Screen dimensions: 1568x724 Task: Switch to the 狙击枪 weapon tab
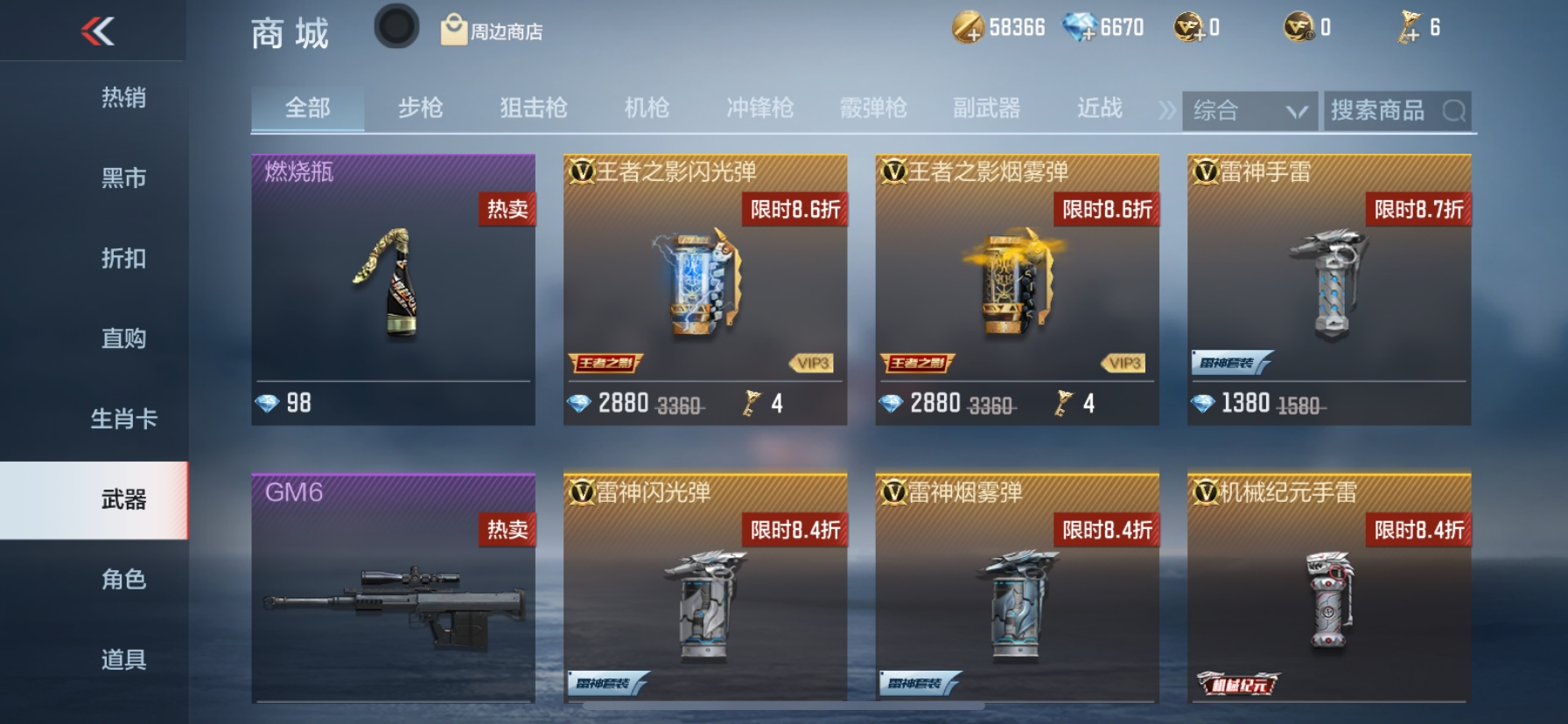coord(535,108)
